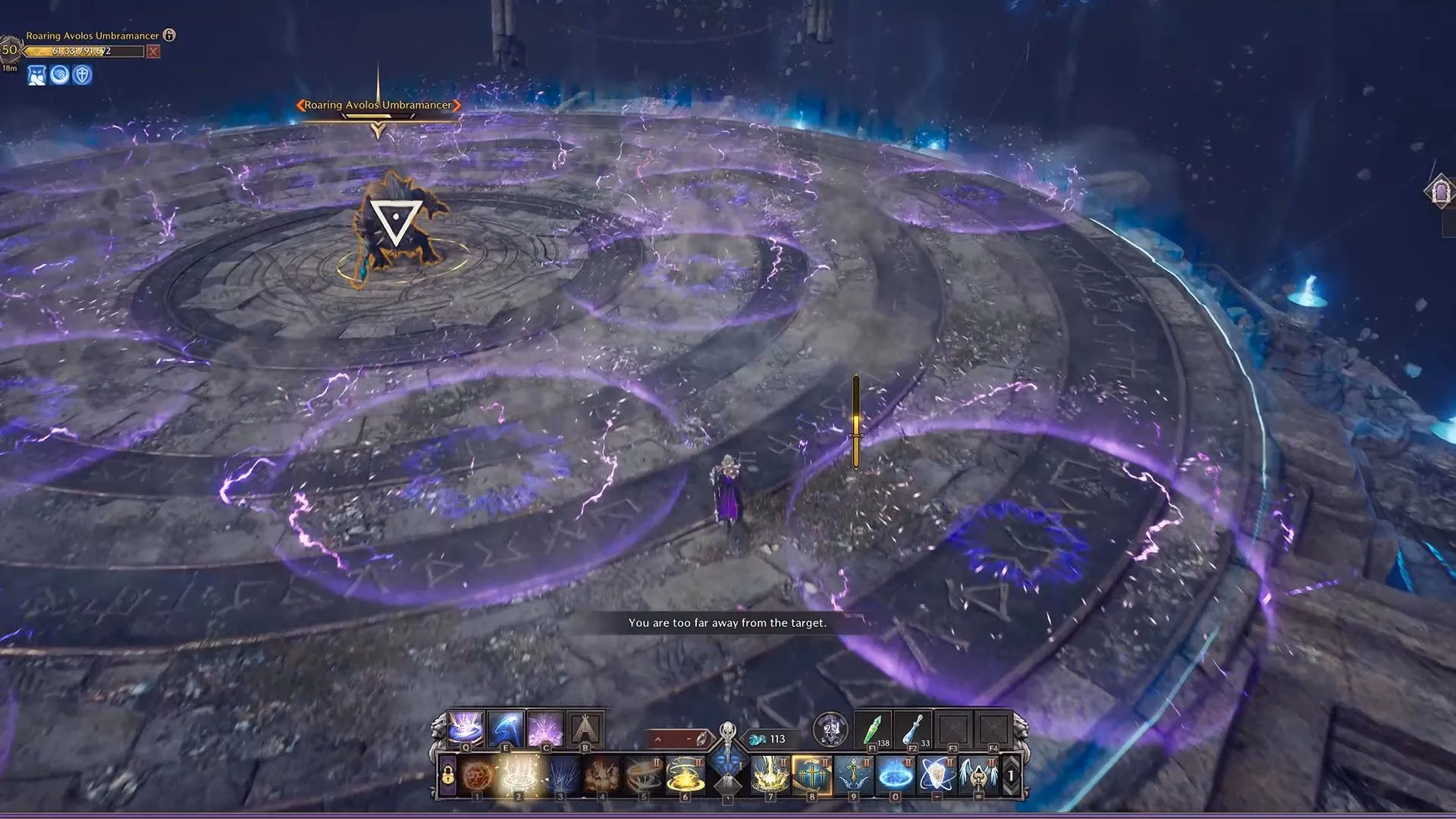Image resolution: width=1456 pixels, height=819 pixels.
Task: Activate the E-slot blue wave ability
Action: [x=505, y=727]
